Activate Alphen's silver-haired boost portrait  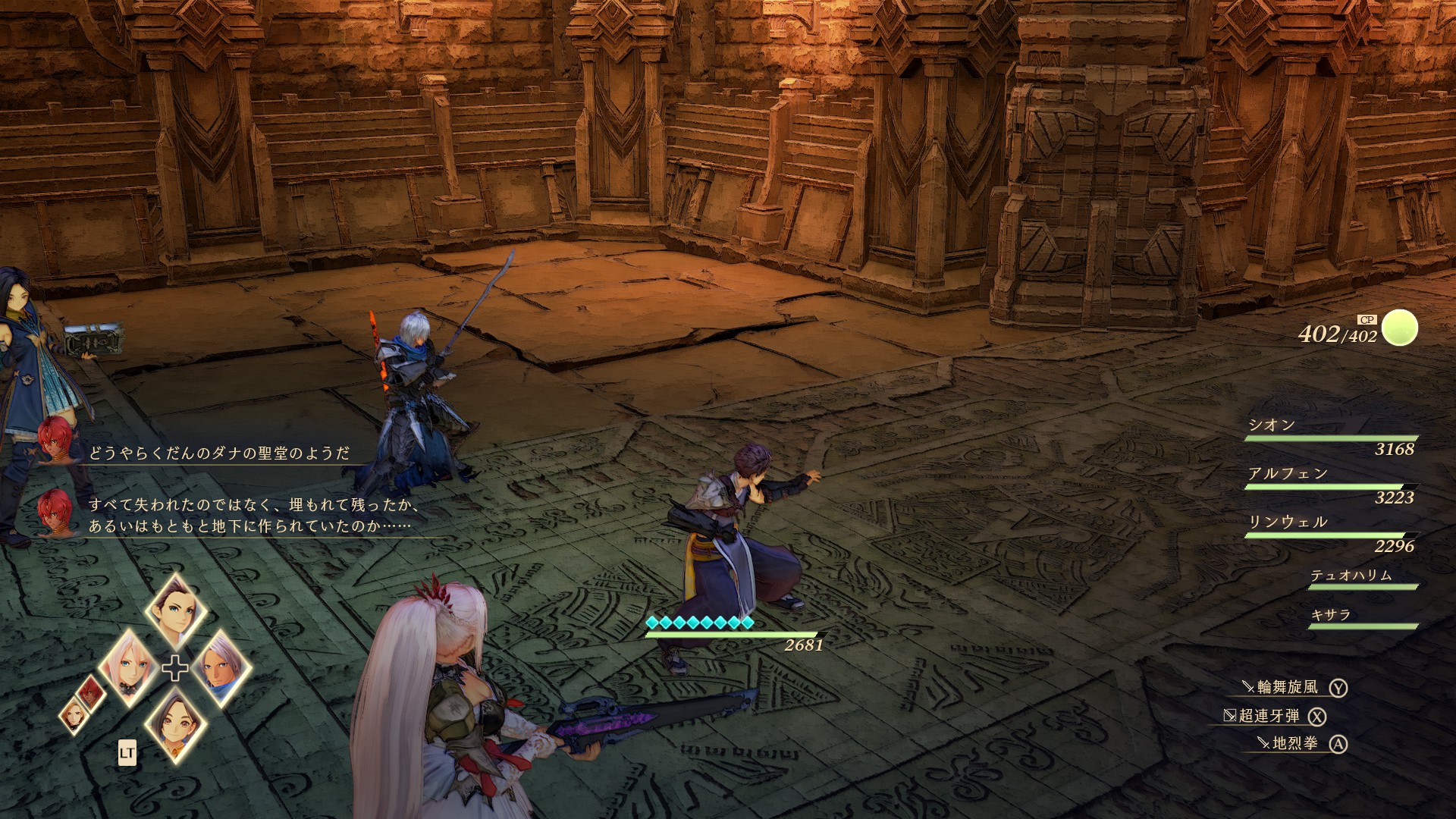click(x=221, y=667)
